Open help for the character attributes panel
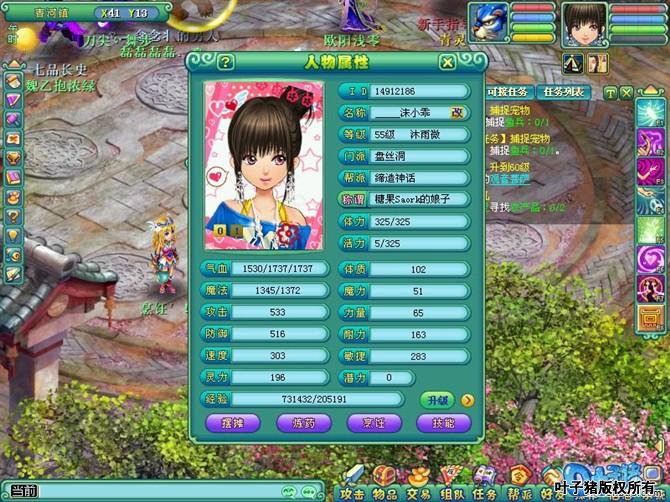 (226, 62)
